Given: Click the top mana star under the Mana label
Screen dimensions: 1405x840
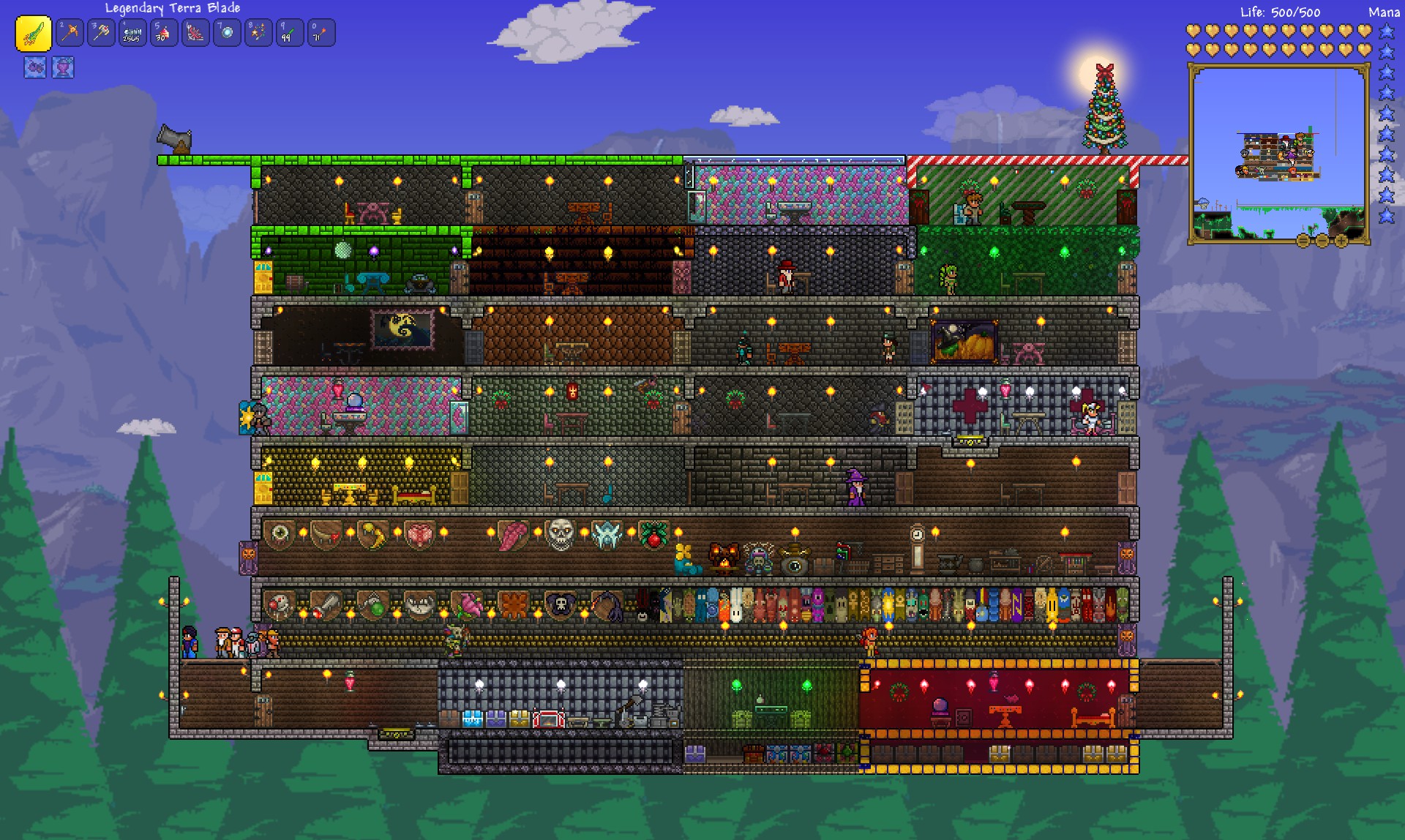Looking at the screenshot, I should pos(1387,31).
